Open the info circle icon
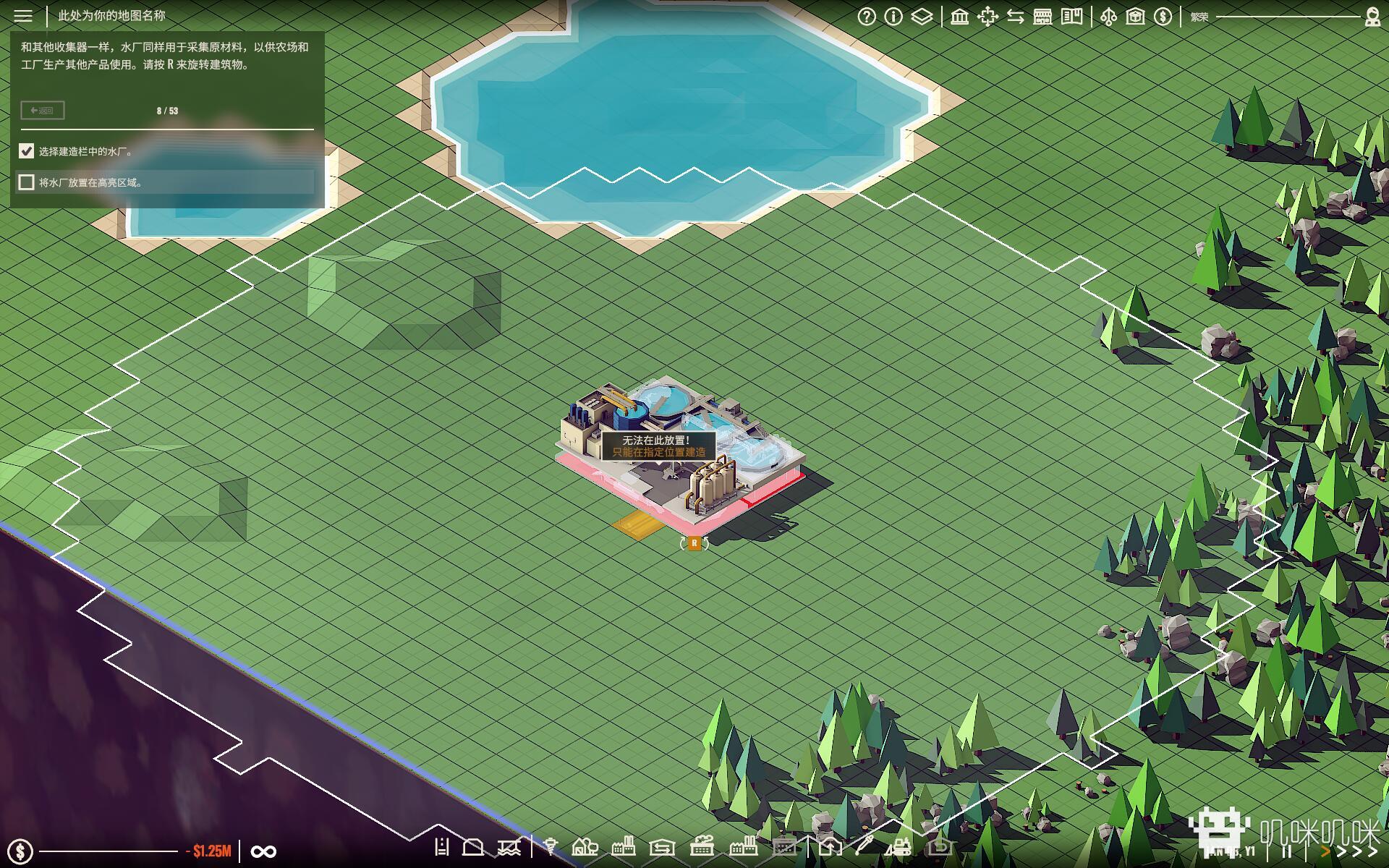1389x868 pixels. click(893, 17)
